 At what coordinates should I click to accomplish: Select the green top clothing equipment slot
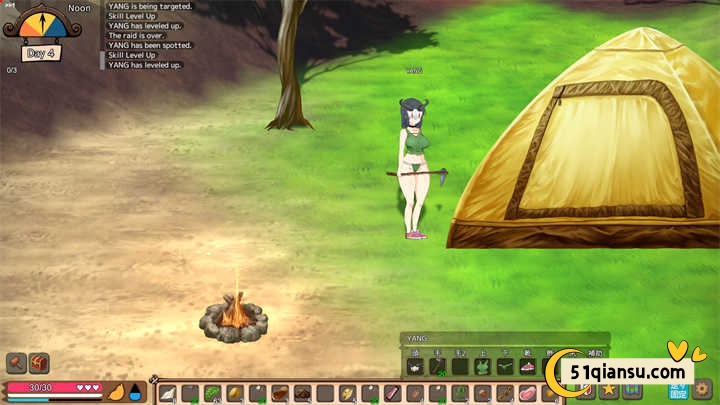pos(482,367)
